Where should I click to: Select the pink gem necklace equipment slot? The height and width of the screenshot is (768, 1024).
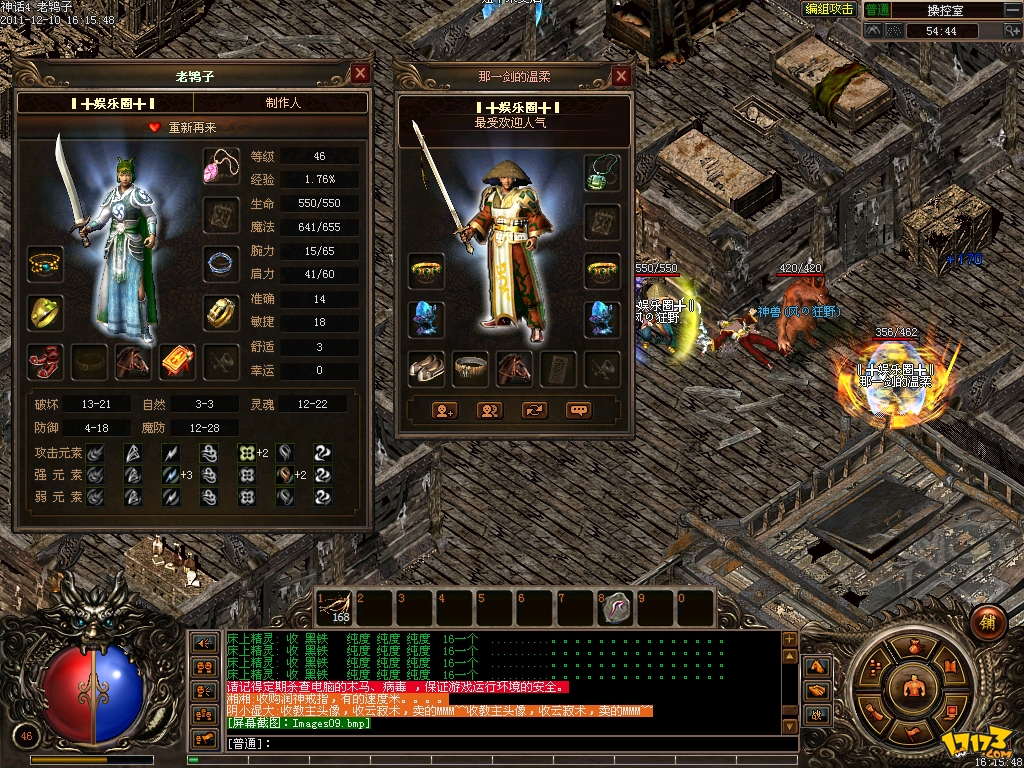(x=220, y=166)
